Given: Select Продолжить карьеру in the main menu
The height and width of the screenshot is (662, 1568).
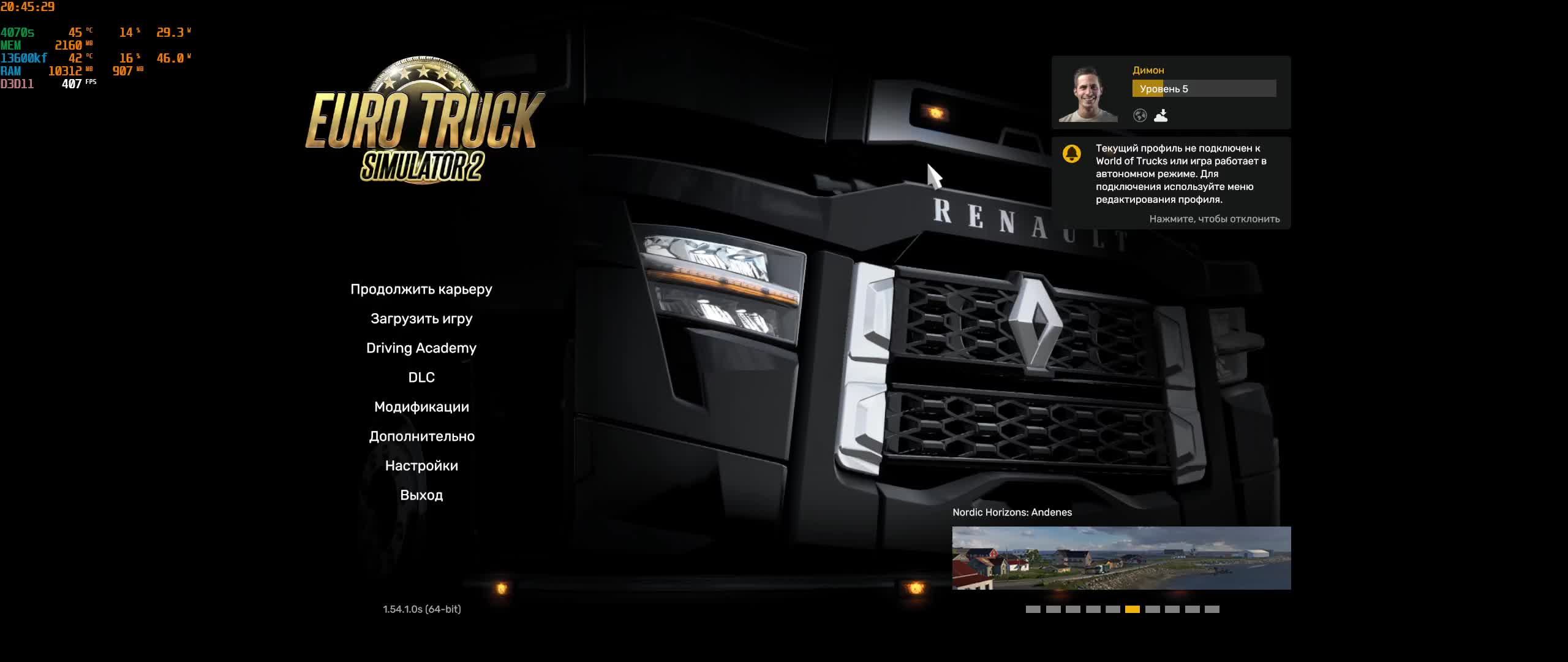Looking at the screenshot, I should [421, 289].
